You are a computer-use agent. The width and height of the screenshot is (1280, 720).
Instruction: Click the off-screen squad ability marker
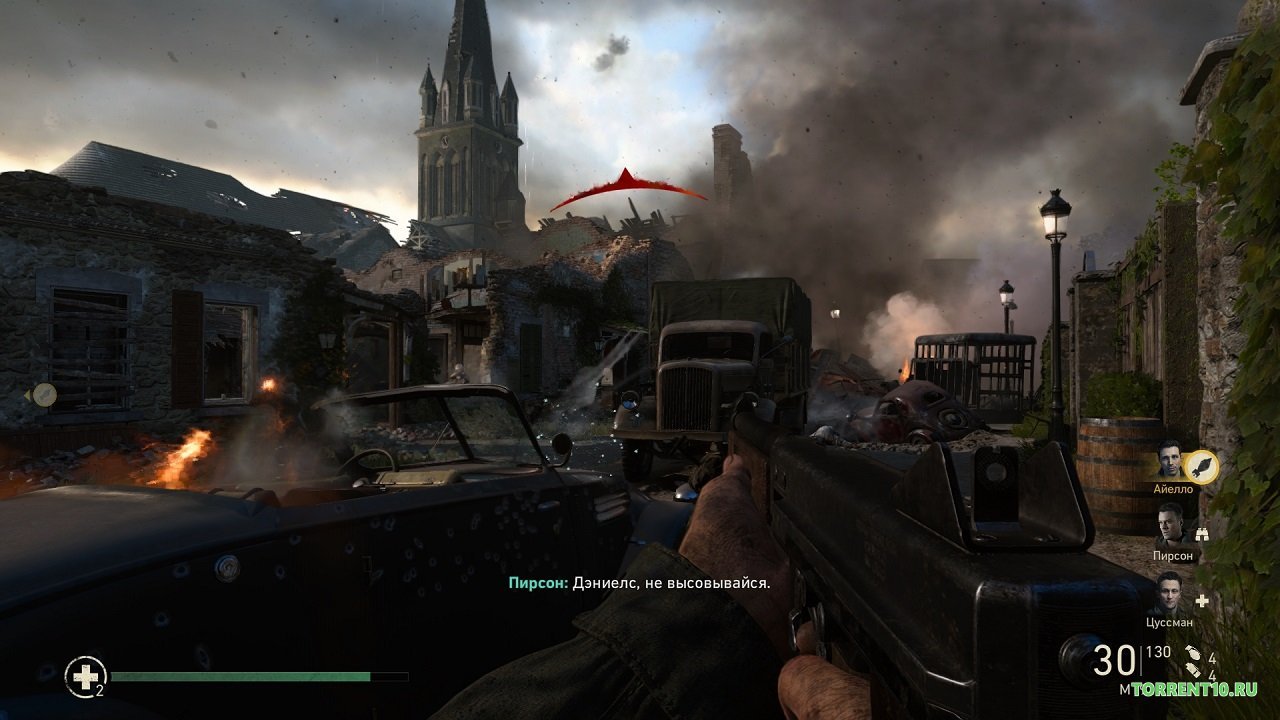tap(43, 395)
